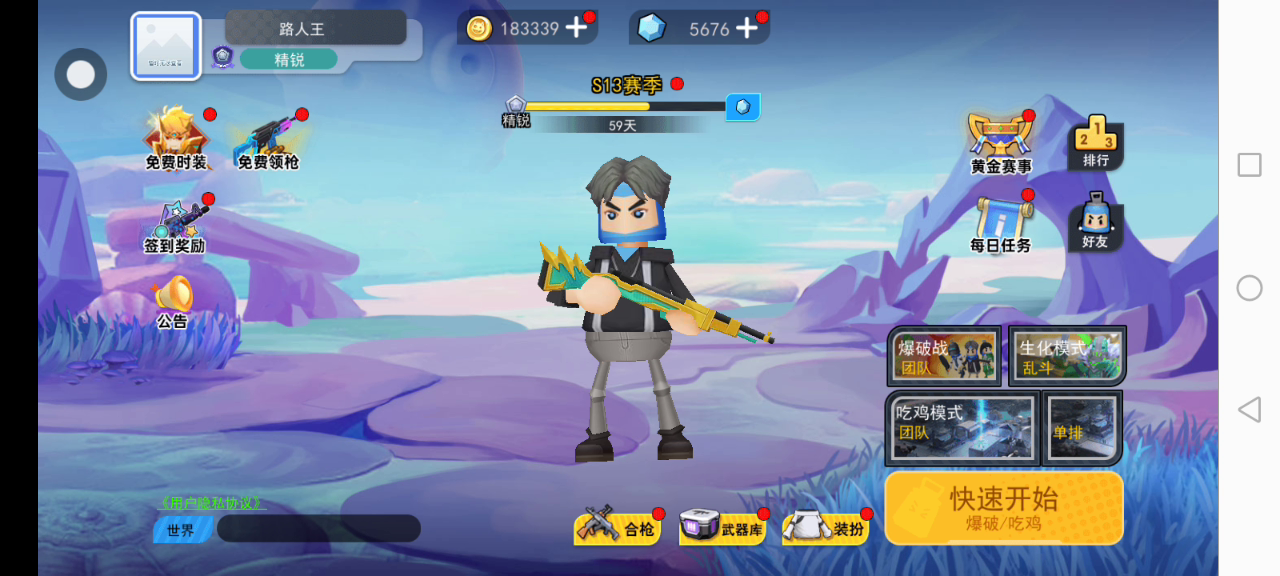Click the world chat input bar

click(x=318, y=529)
